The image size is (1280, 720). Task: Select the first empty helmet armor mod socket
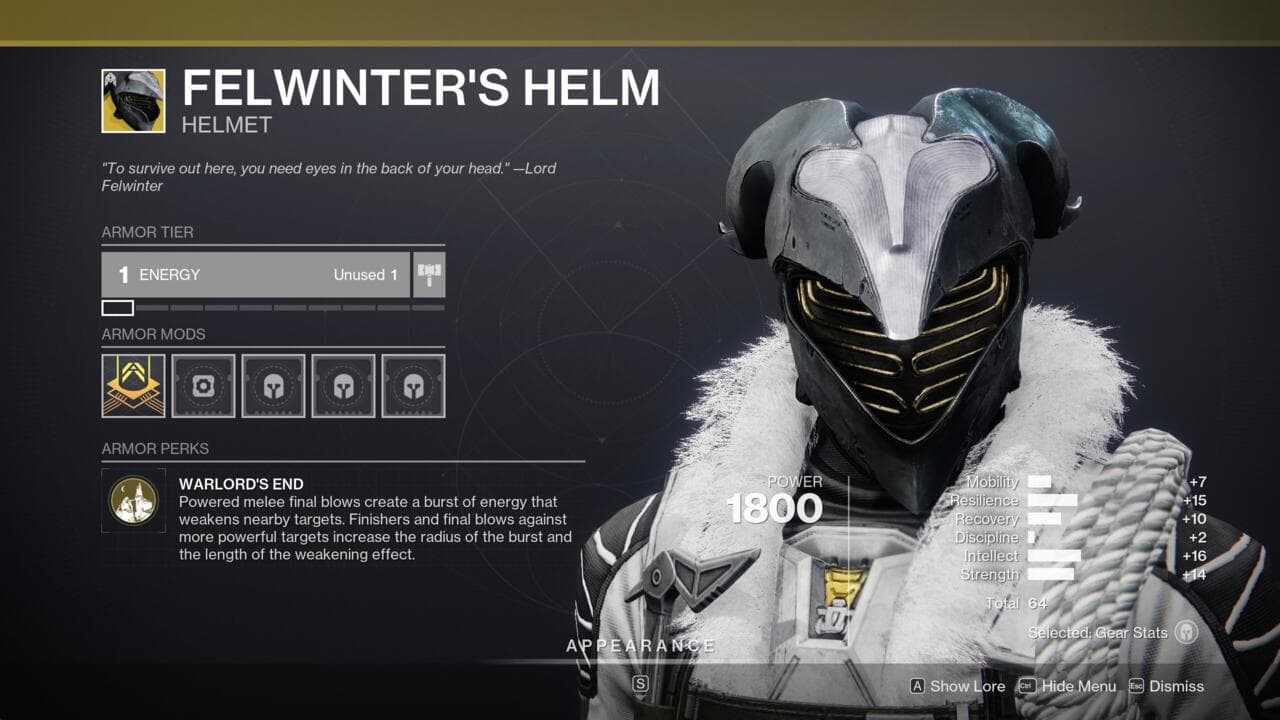click(202, 386)
